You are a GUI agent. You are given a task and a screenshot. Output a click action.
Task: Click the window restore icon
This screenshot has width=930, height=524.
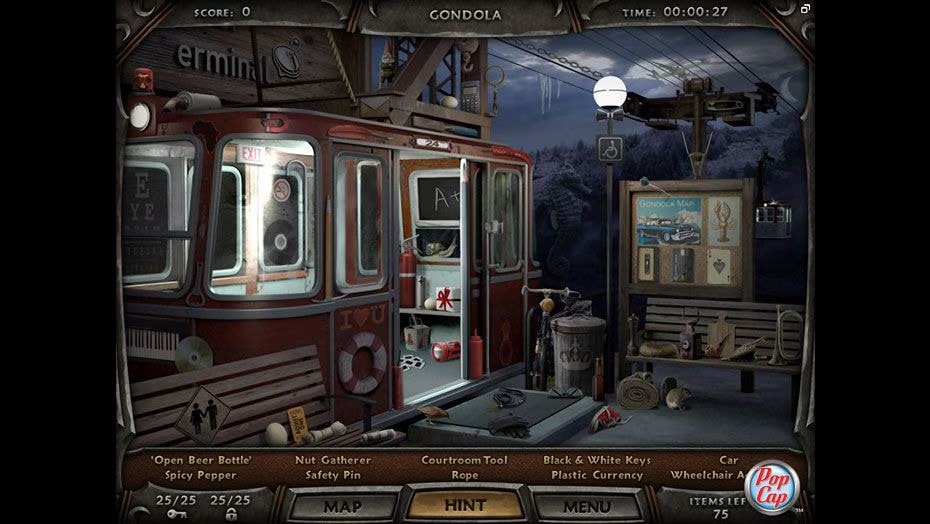coord(805,9)
